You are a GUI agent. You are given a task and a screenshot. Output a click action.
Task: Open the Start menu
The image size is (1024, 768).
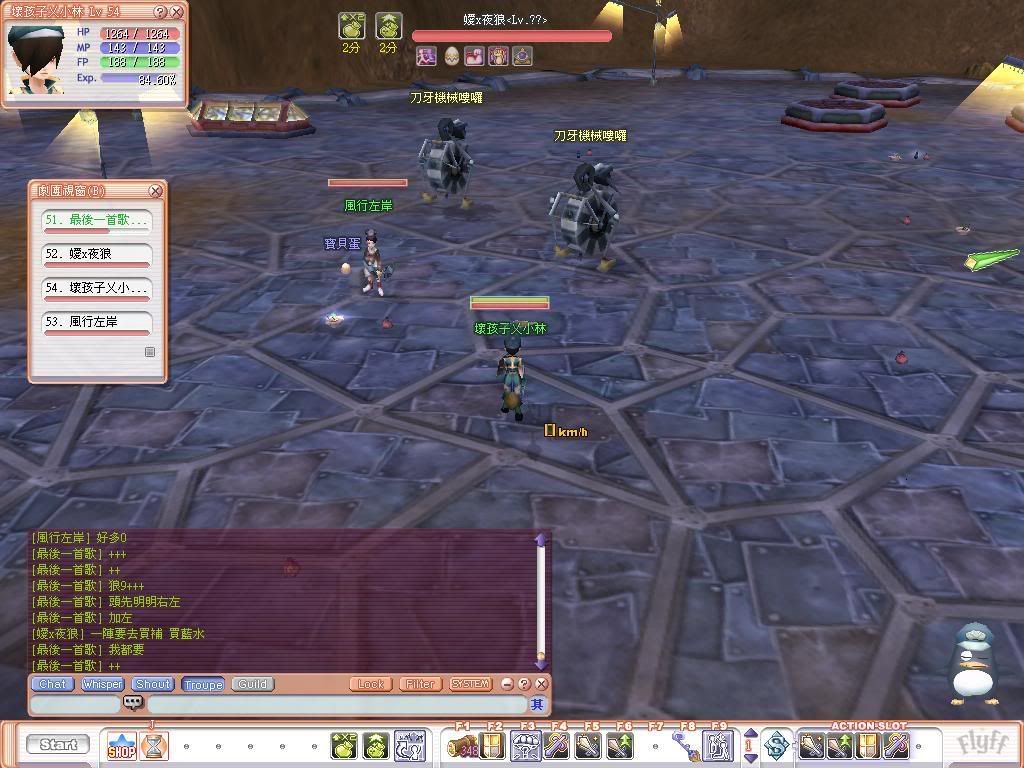click(x=58, y=744)
